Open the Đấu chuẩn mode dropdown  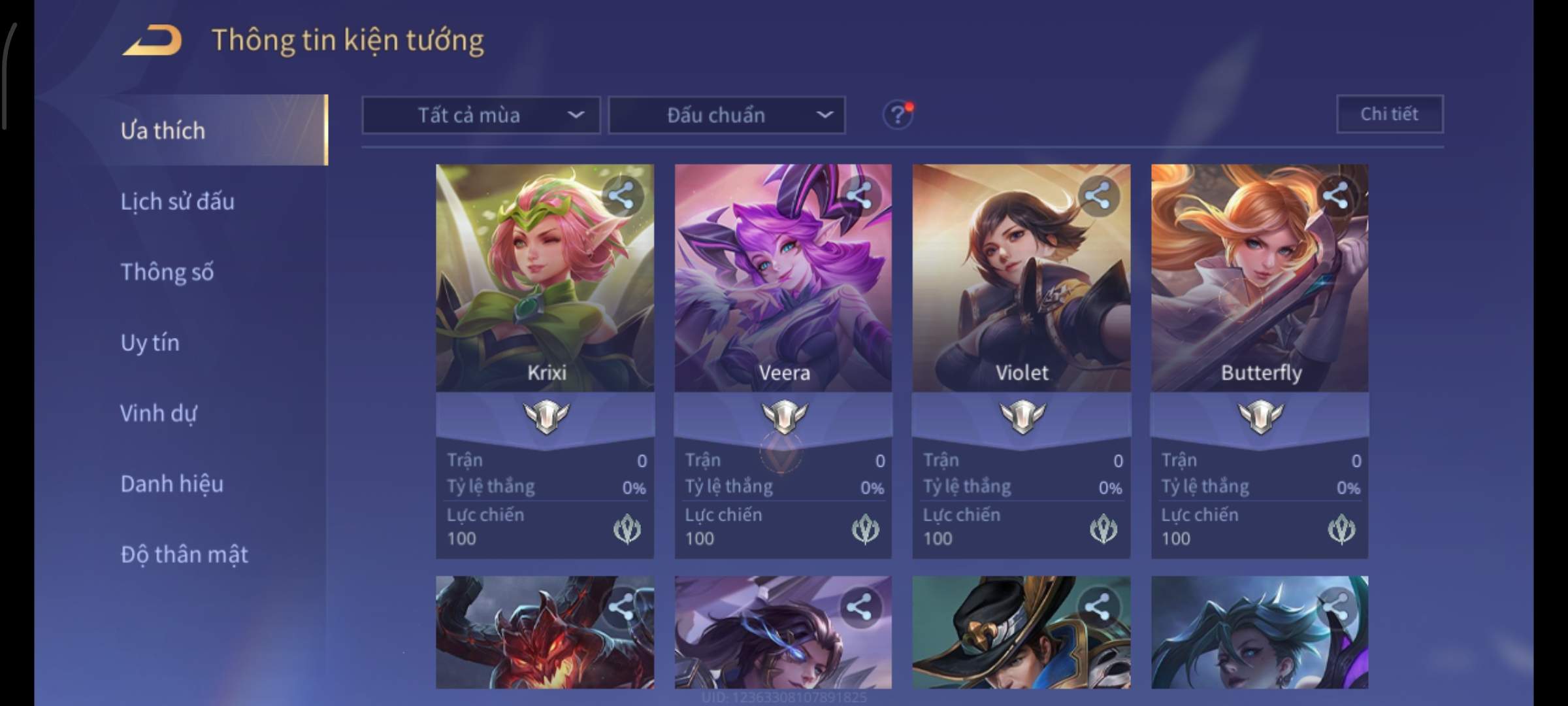[727, 115]
